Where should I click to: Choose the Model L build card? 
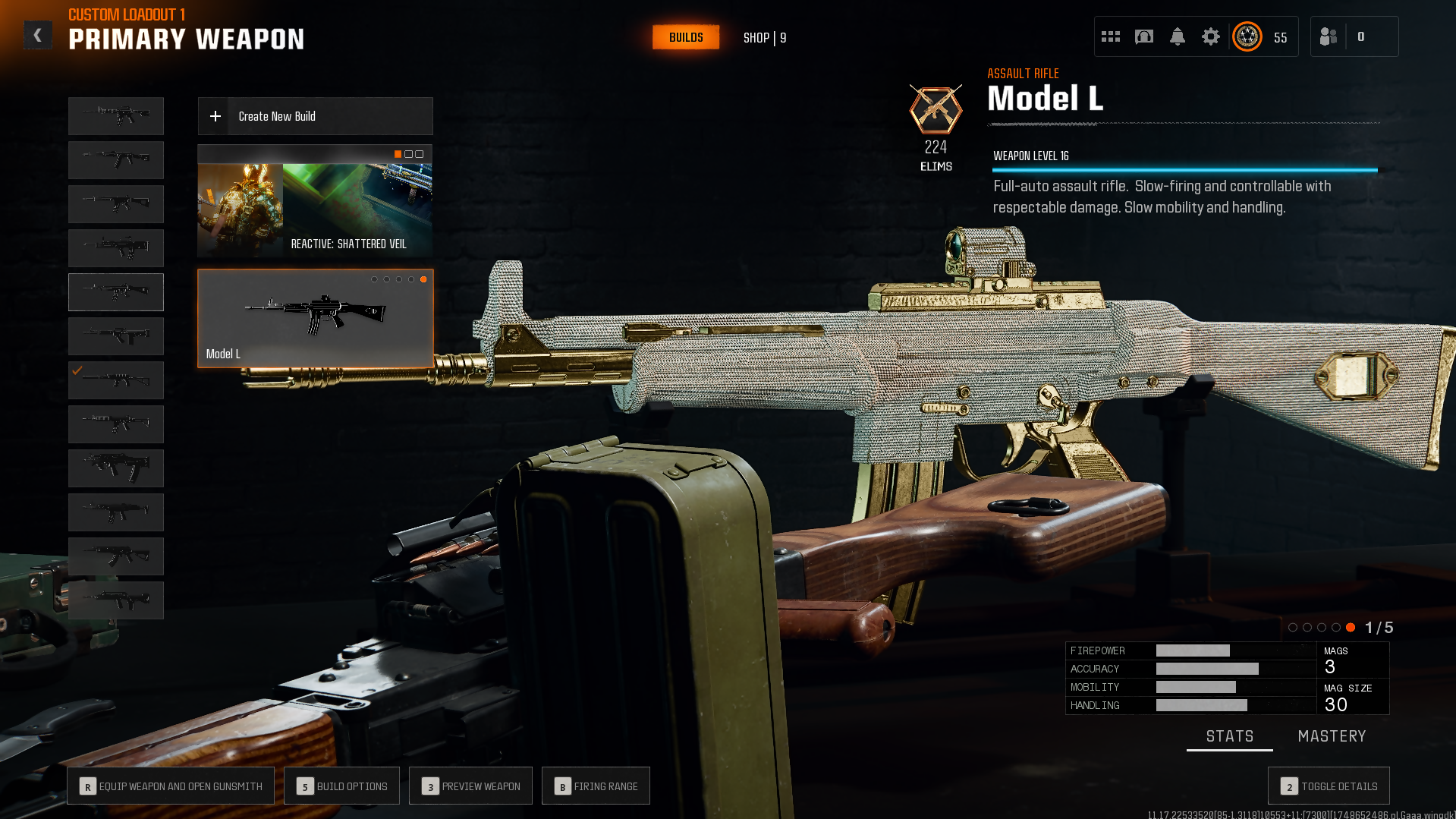pos(315,319)
